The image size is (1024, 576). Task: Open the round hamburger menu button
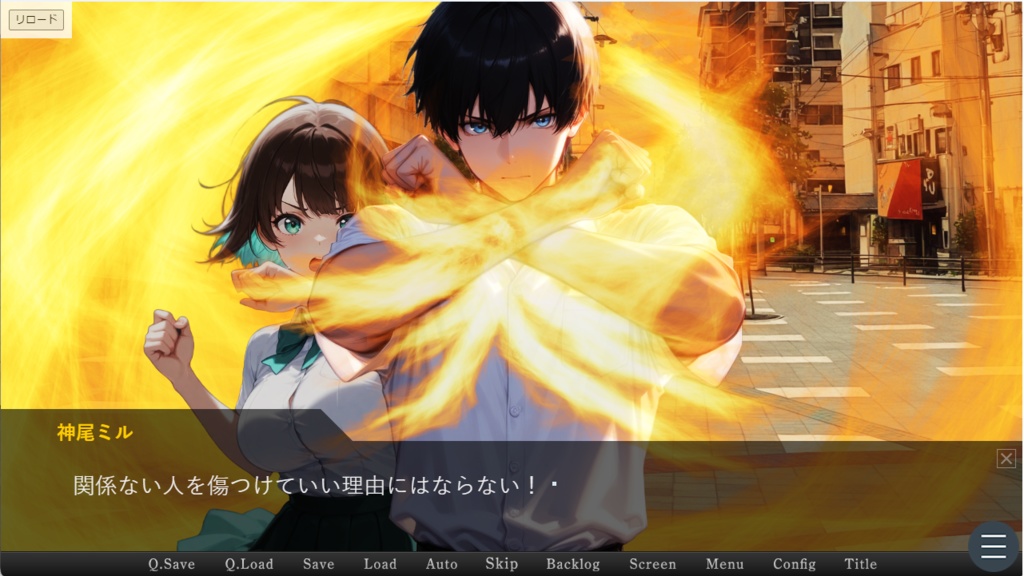[993, 546]
